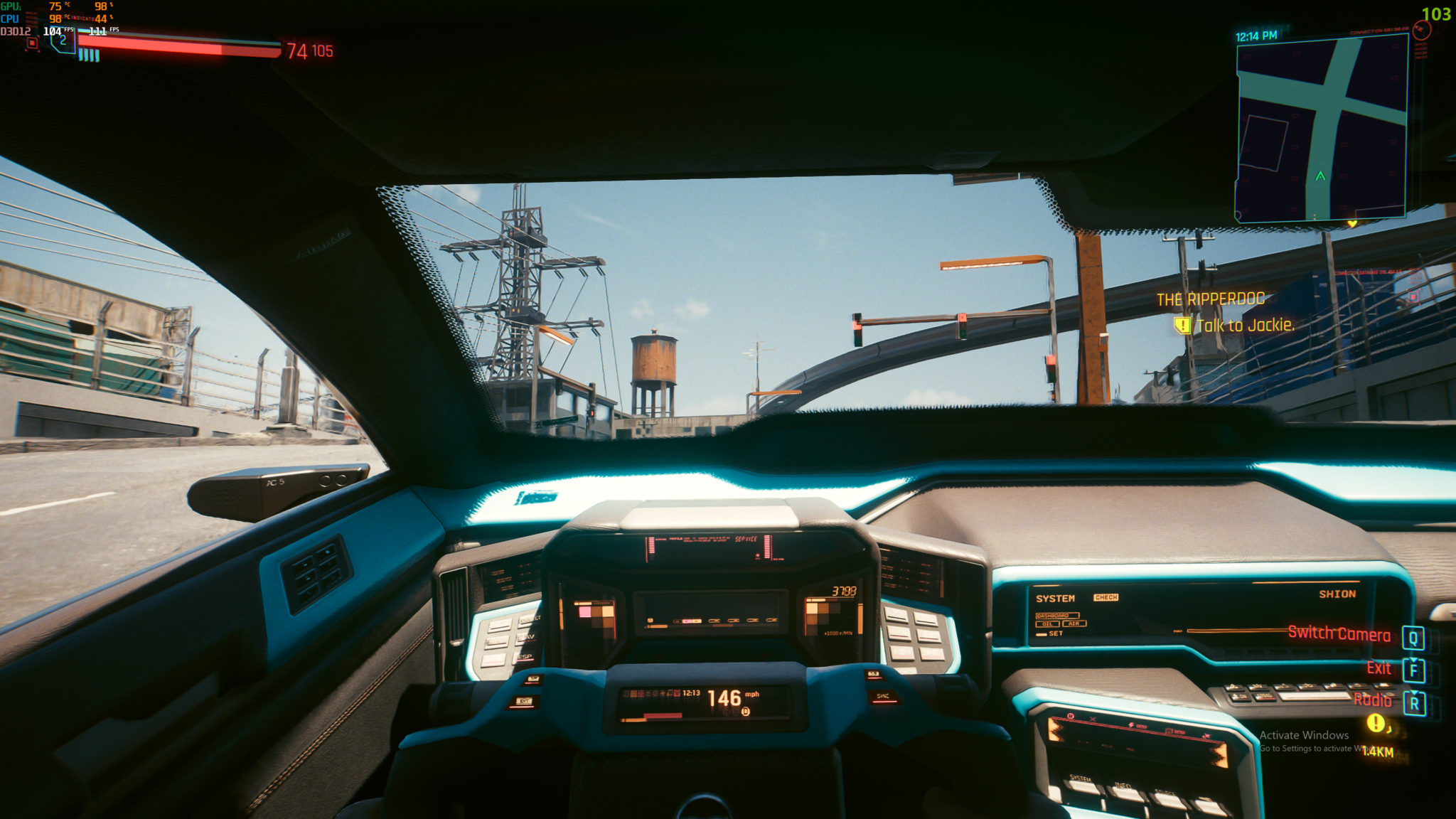
Task: Click the minimap in the corner
Action: point(1322,129)
